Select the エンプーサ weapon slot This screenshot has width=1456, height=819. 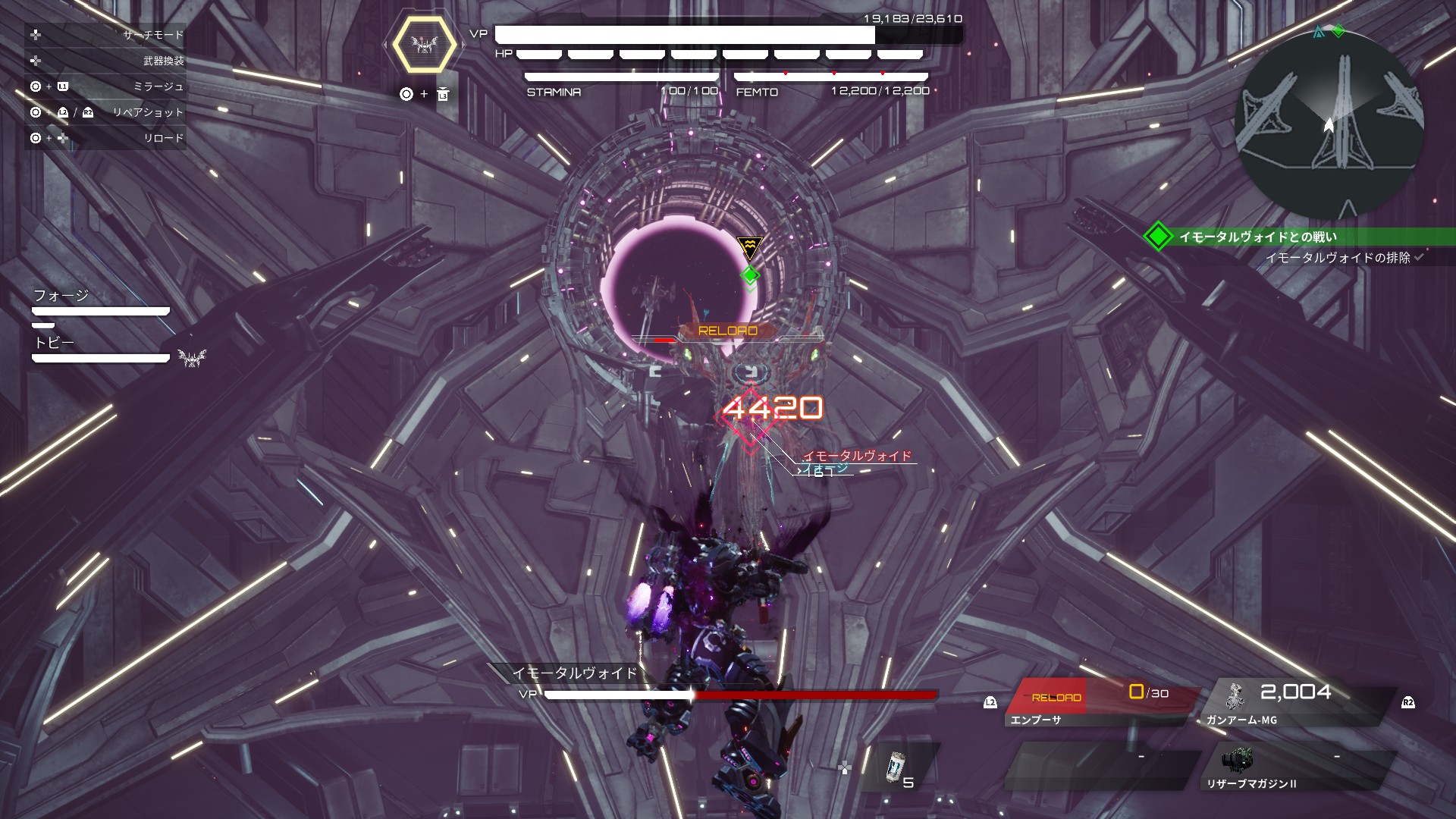pyautogui.click(x=1100, y=703)
